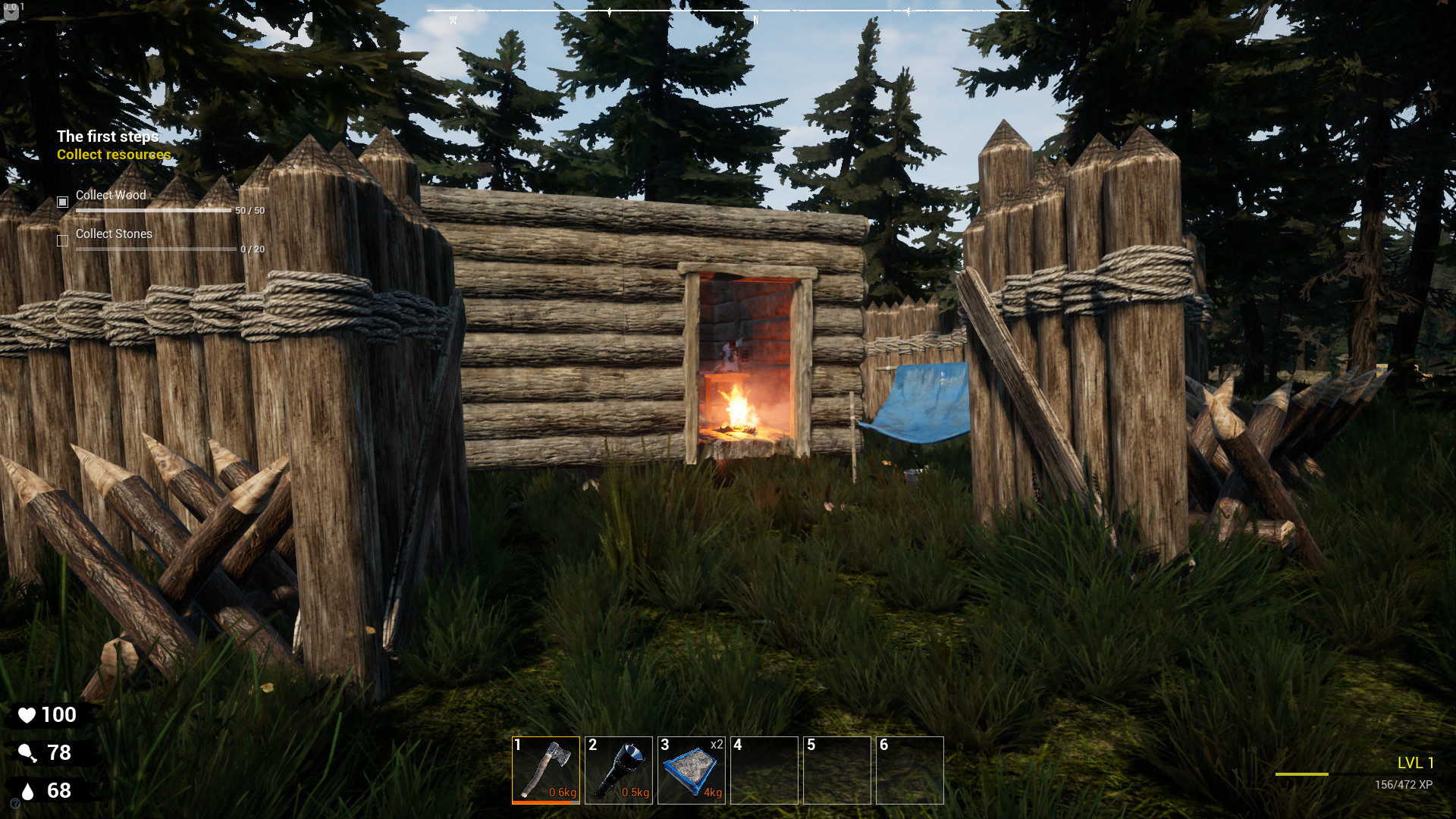Click the quest title The first steps
Viewport: 1456px width, 819px height.
(x=108, y=136)
